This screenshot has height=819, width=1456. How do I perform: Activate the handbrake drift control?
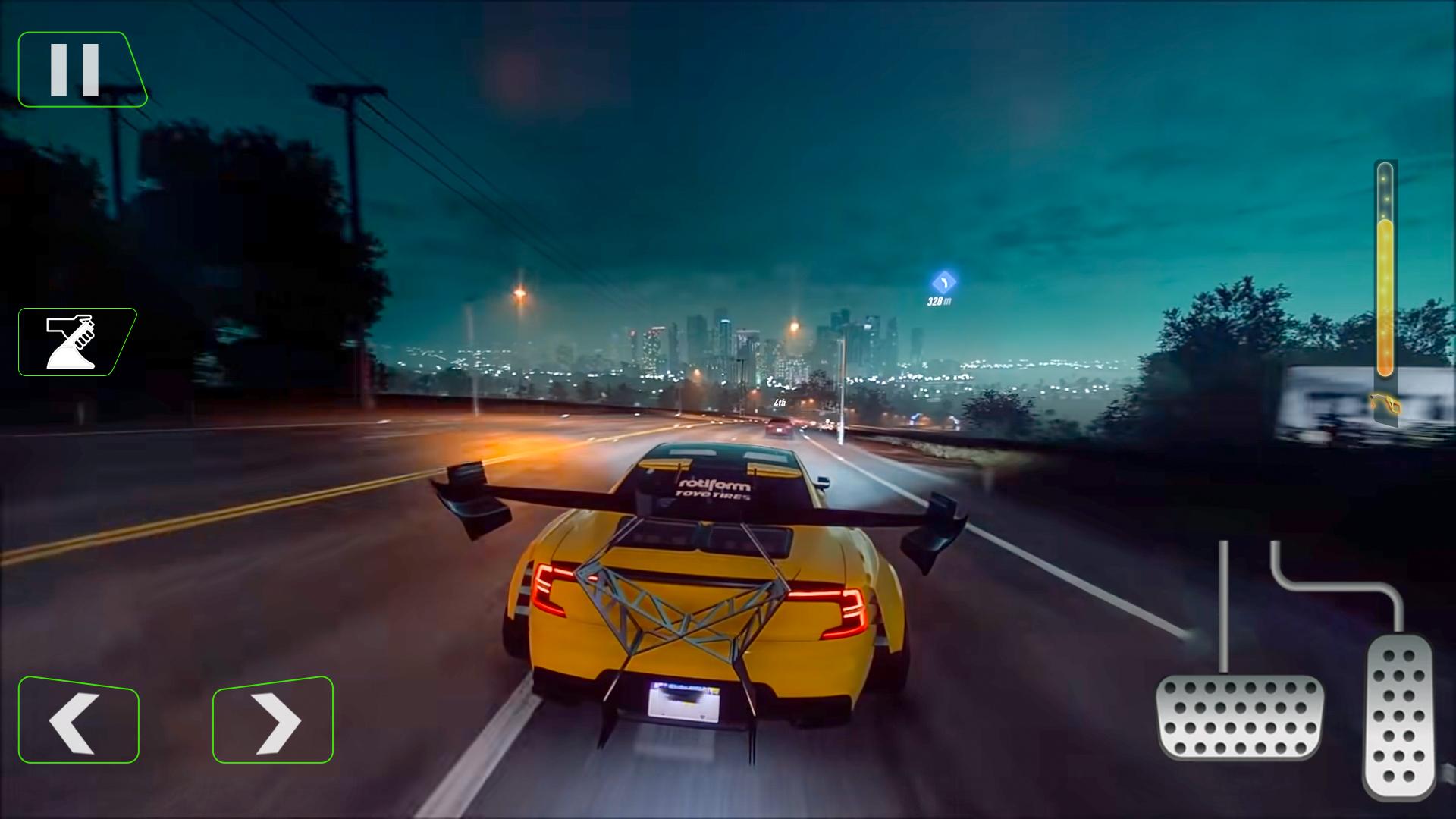[x=76, y=341]
